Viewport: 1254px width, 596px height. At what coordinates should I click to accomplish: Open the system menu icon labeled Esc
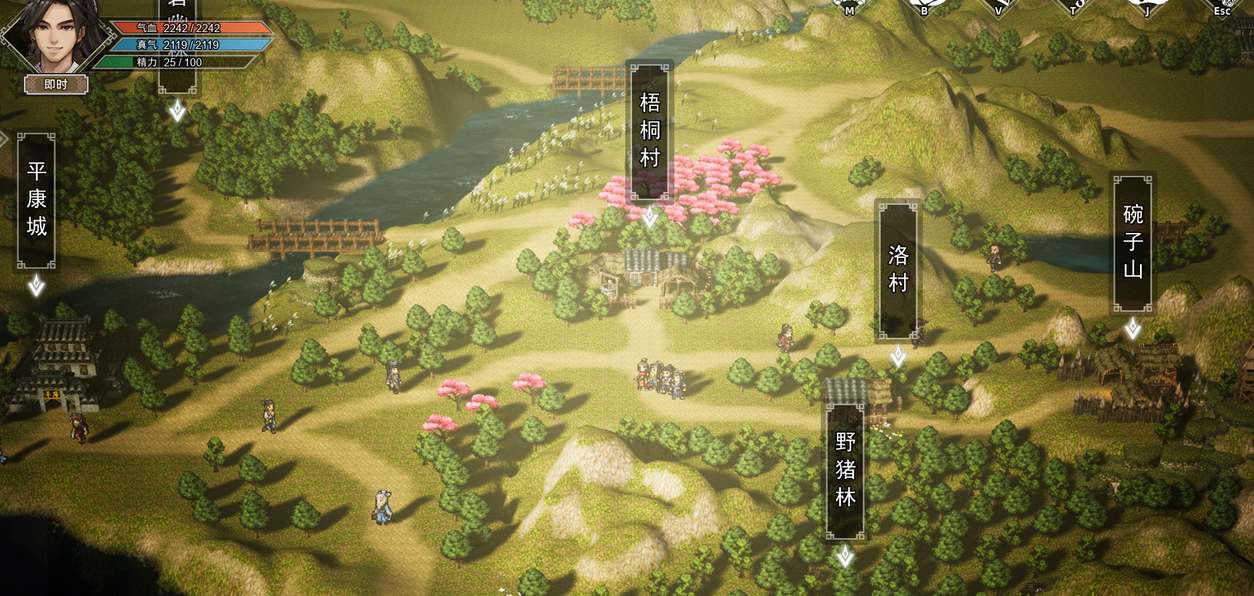coord(1222,6)
